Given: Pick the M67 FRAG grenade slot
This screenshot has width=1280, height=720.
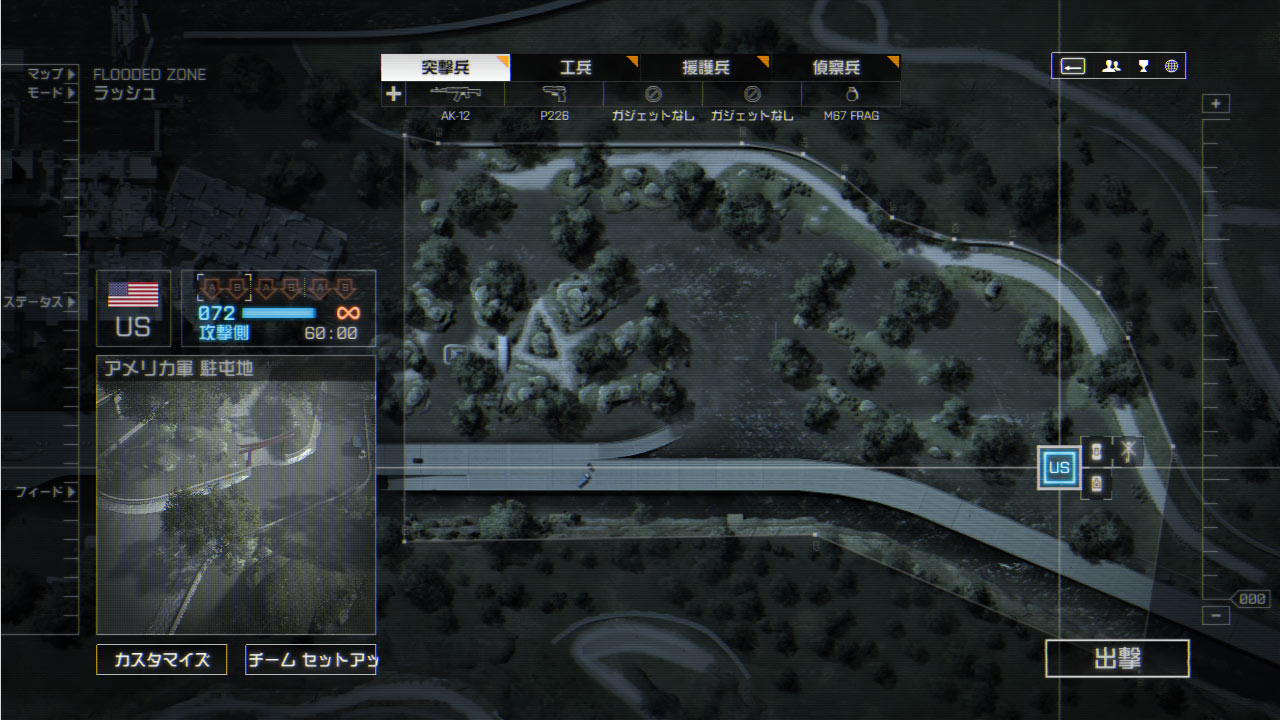Looking at the screenshot, I should tap(851, 95).
